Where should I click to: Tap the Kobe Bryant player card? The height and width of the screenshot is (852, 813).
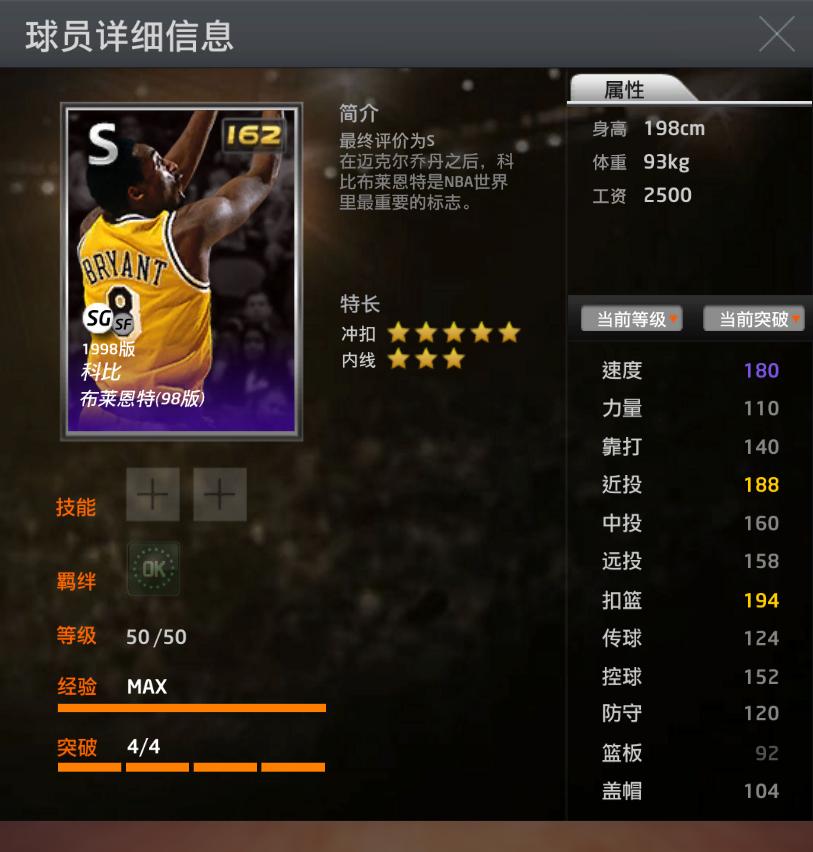tap(182, 269)
